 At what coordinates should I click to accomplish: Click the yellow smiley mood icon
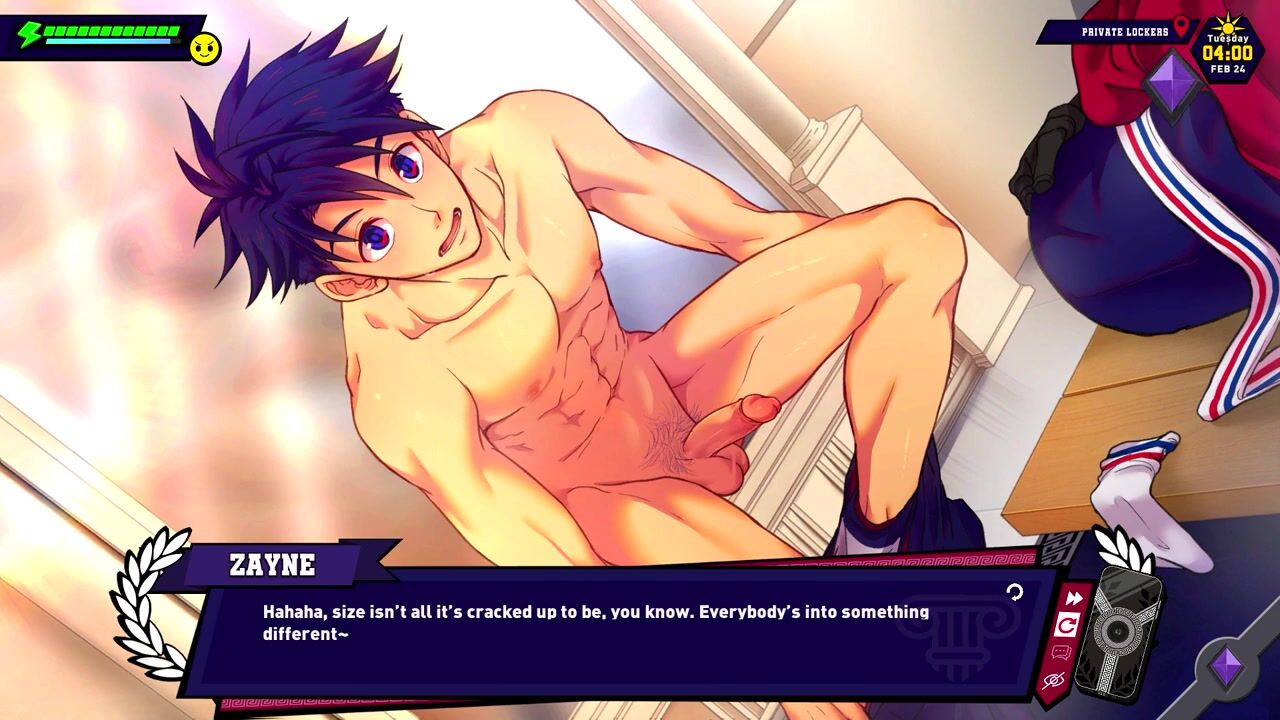pos(205,48)
